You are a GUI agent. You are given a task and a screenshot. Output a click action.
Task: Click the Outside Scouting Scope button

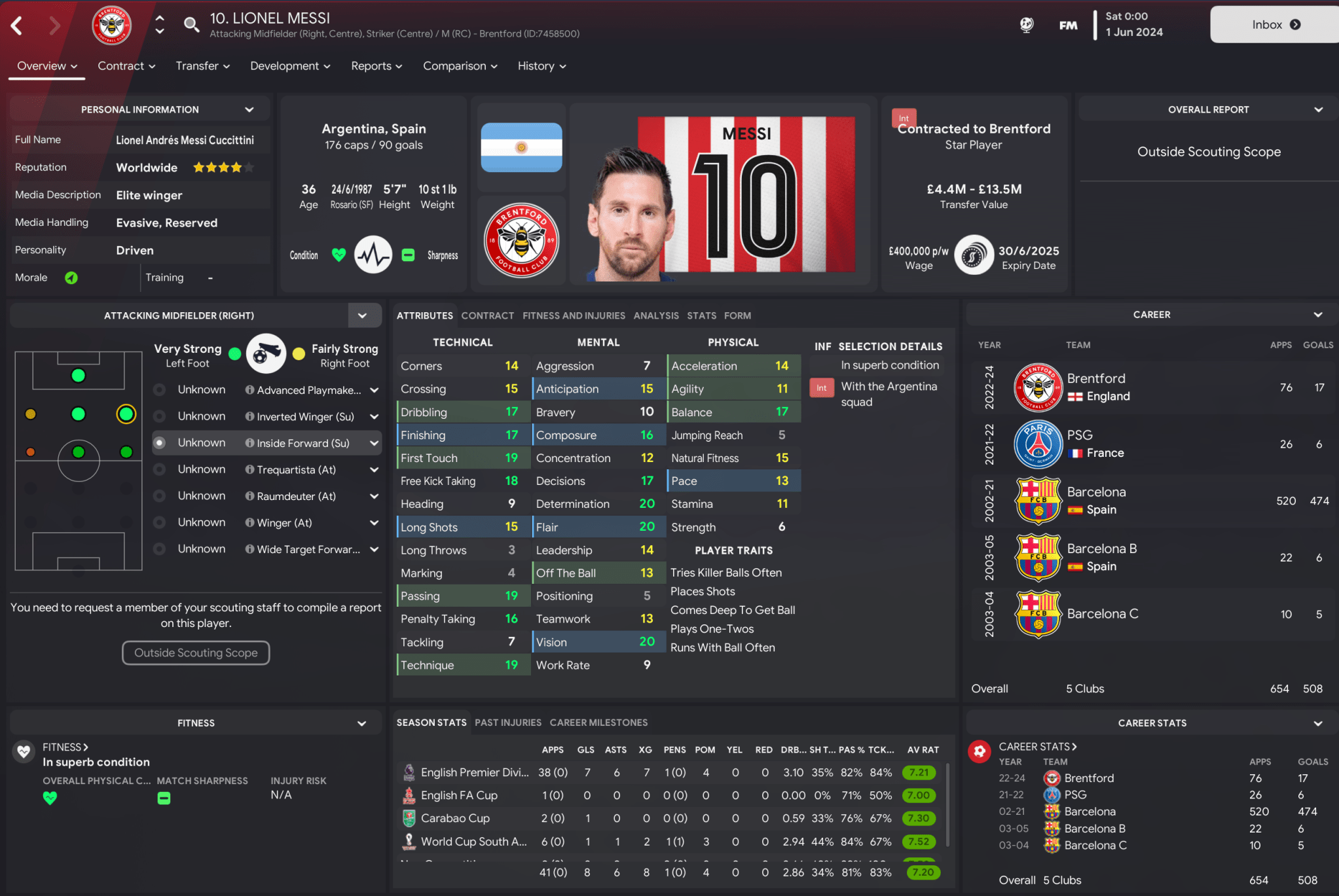195,653
